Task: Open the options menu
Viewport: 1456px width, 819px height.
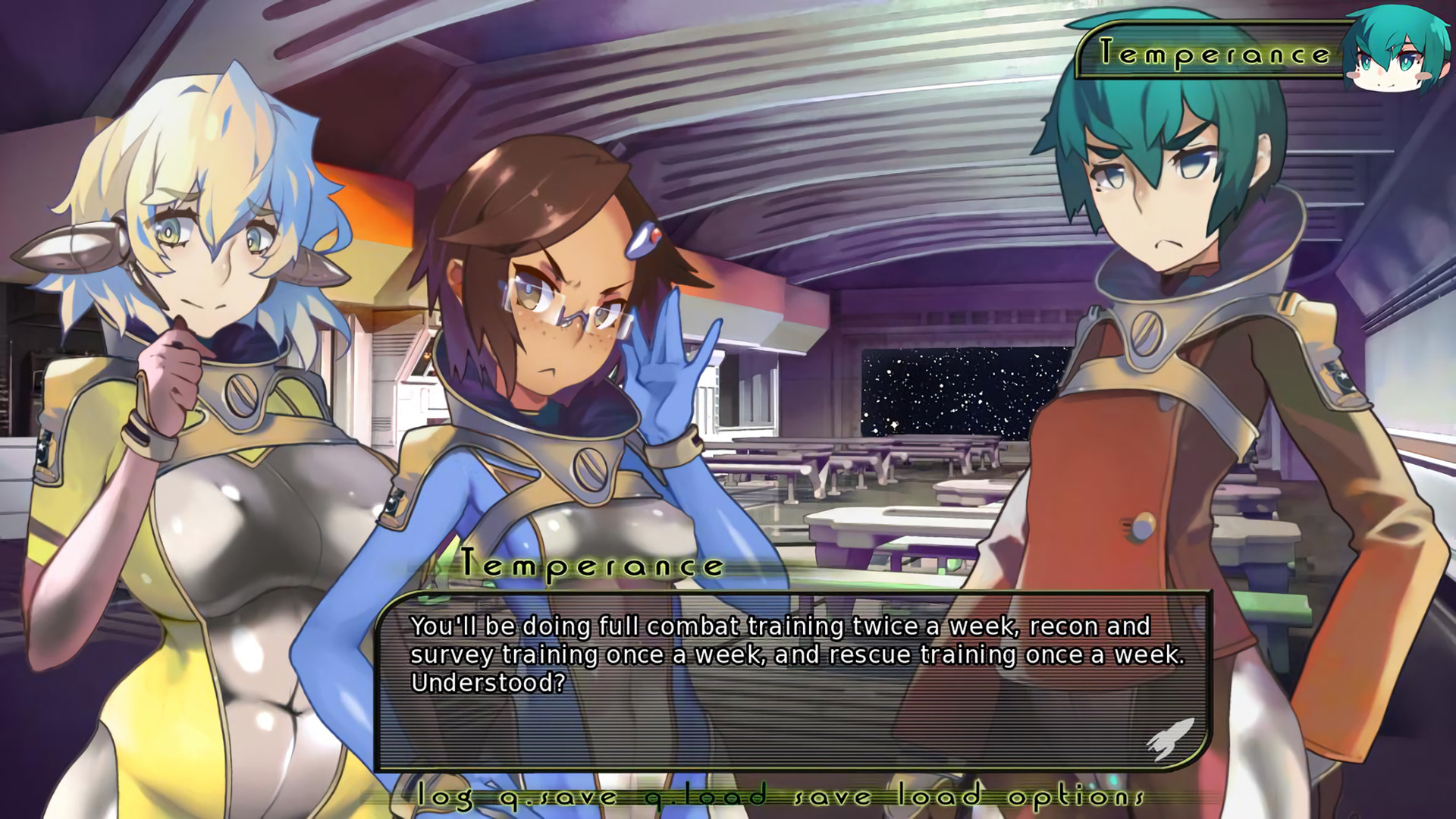Action: pyautogui.click(x=1075, y=795)
